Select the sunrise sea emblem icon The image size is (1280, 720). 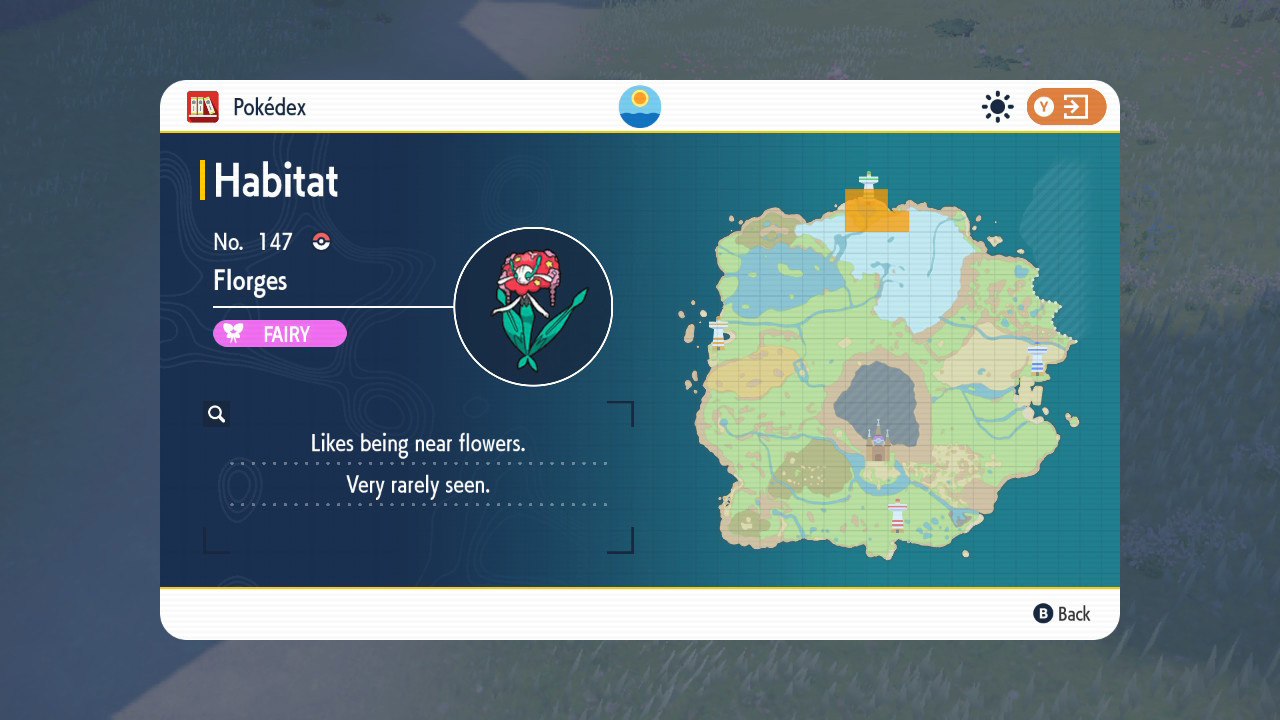(640, 107)
